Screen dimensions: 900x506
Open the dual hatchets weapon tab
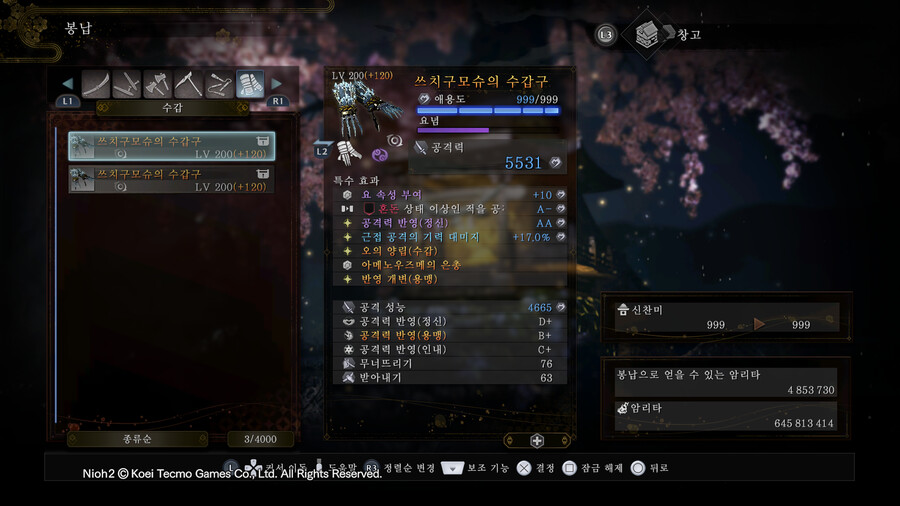pos(158,84)
